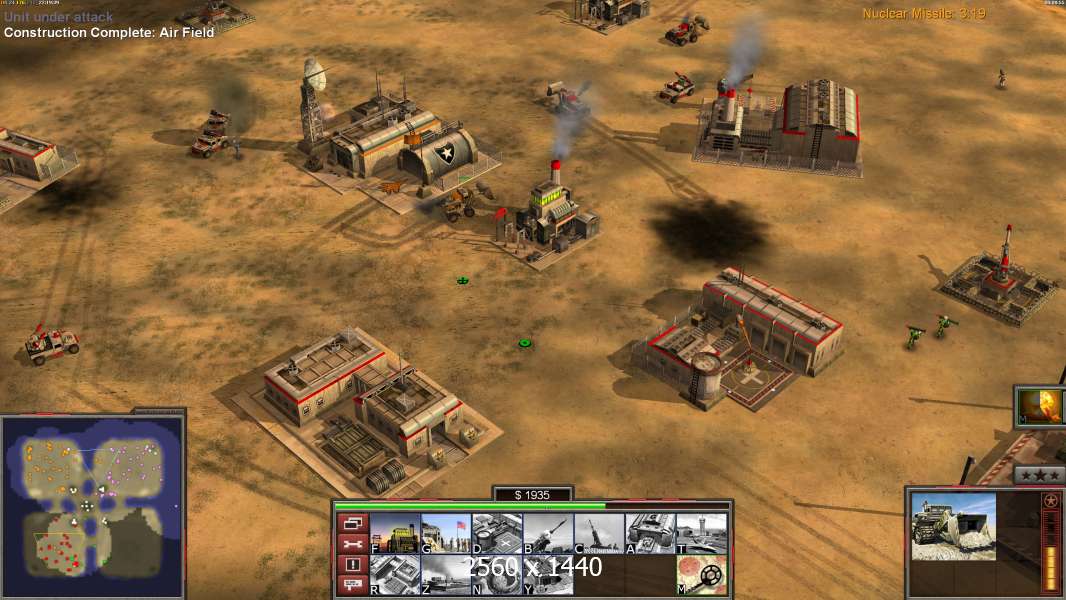Select the build icon labeled R

click(x=395, y=575)
